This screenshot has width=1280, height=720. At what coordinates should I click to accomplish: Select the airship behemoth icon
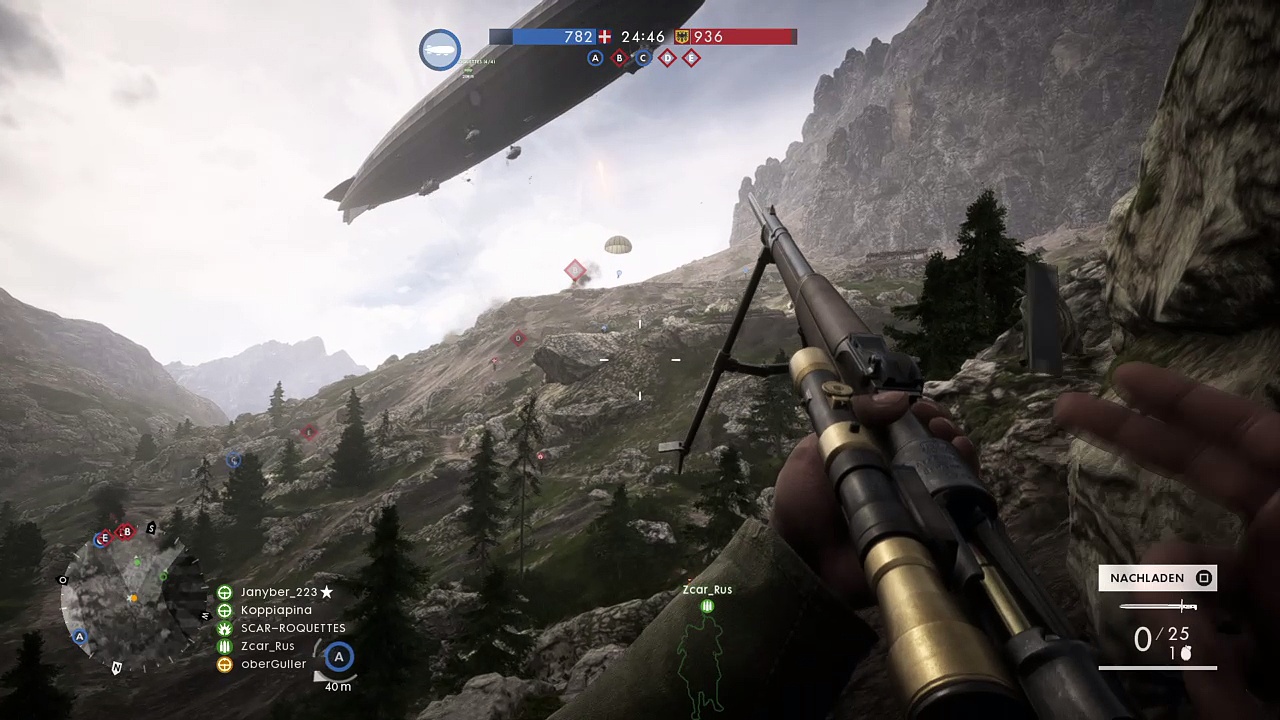[440, 50]
